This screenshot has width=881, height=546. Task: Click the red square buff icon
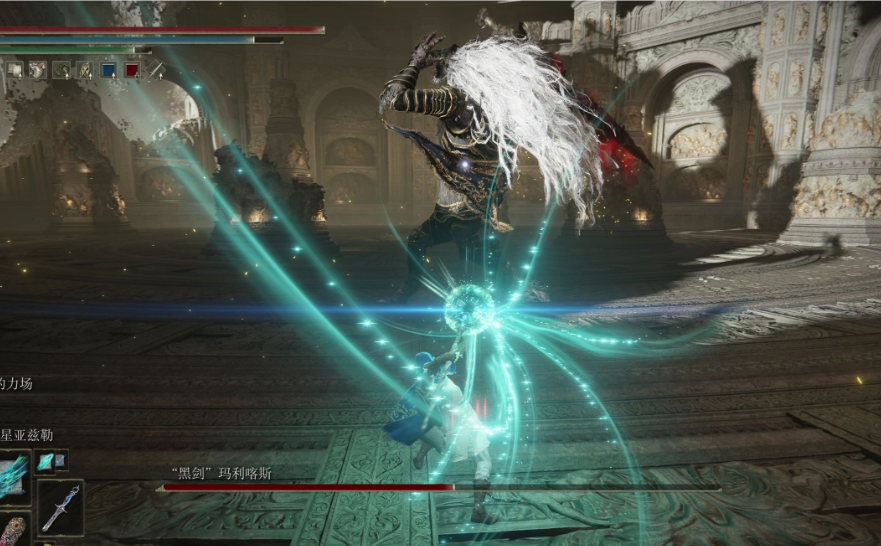(132, 70)
